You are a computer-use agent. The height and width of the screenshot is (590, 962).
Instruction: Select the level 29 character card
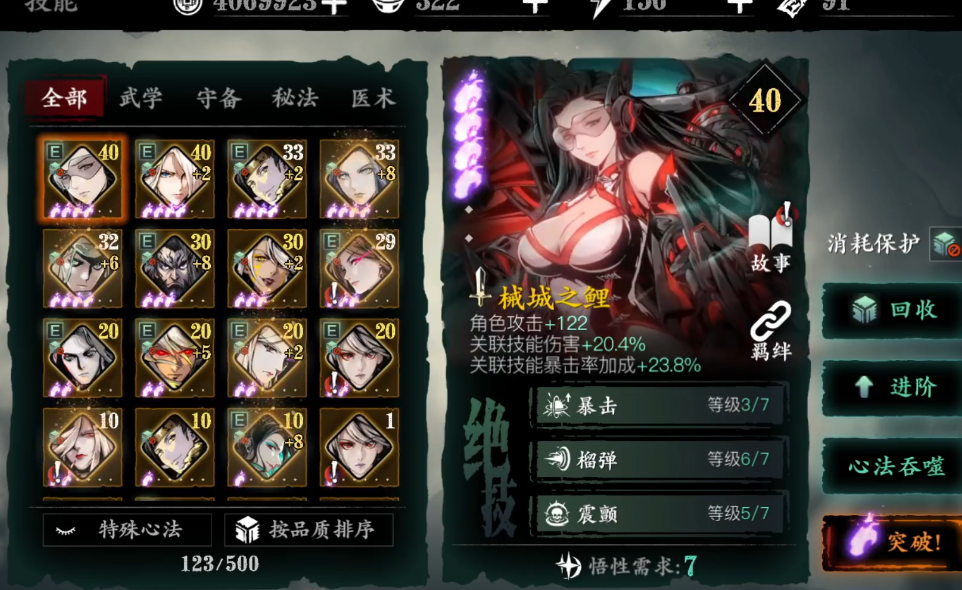click(359, 269)
